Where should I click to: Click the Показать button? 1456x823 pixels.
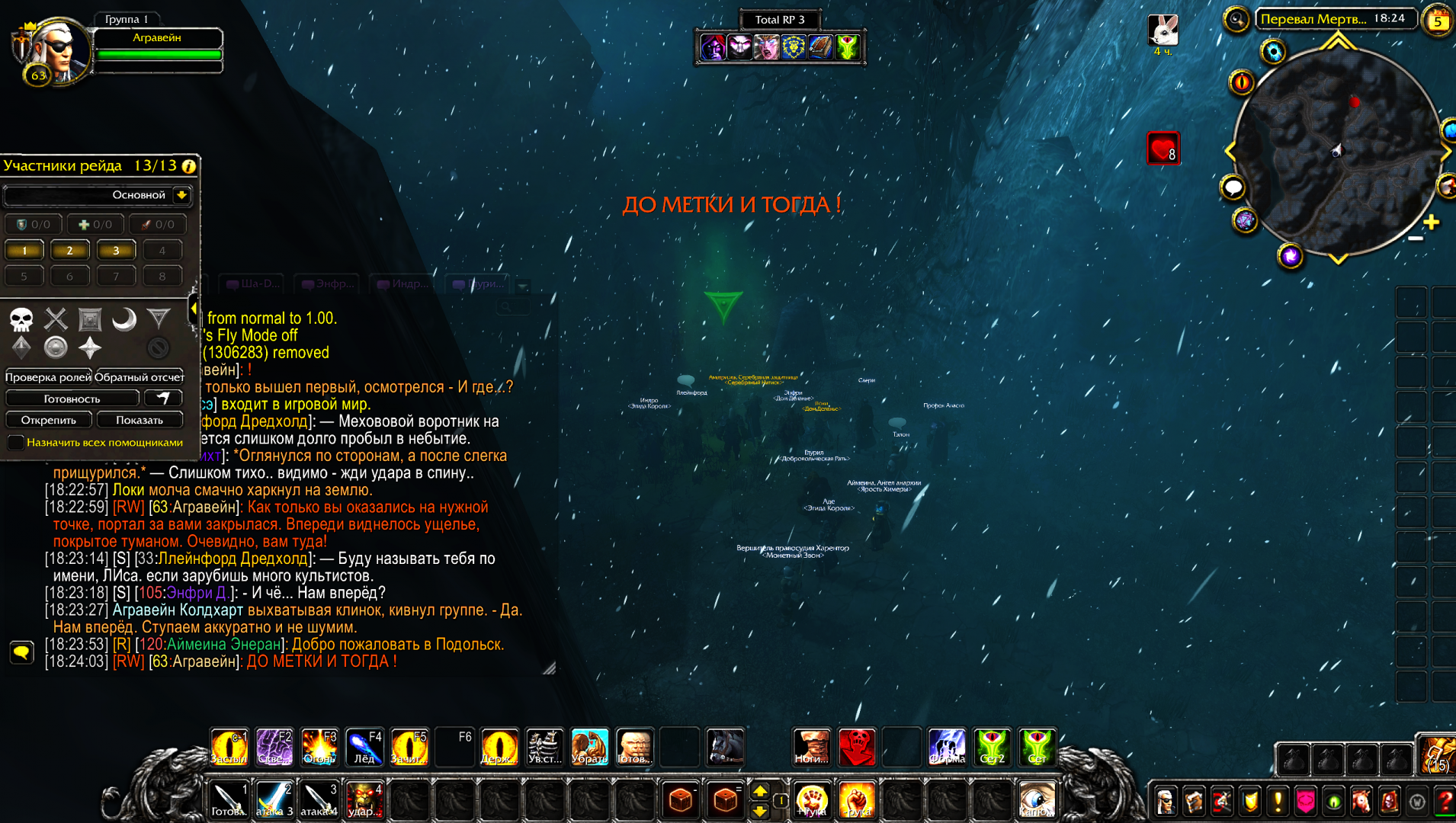(140, 420)
